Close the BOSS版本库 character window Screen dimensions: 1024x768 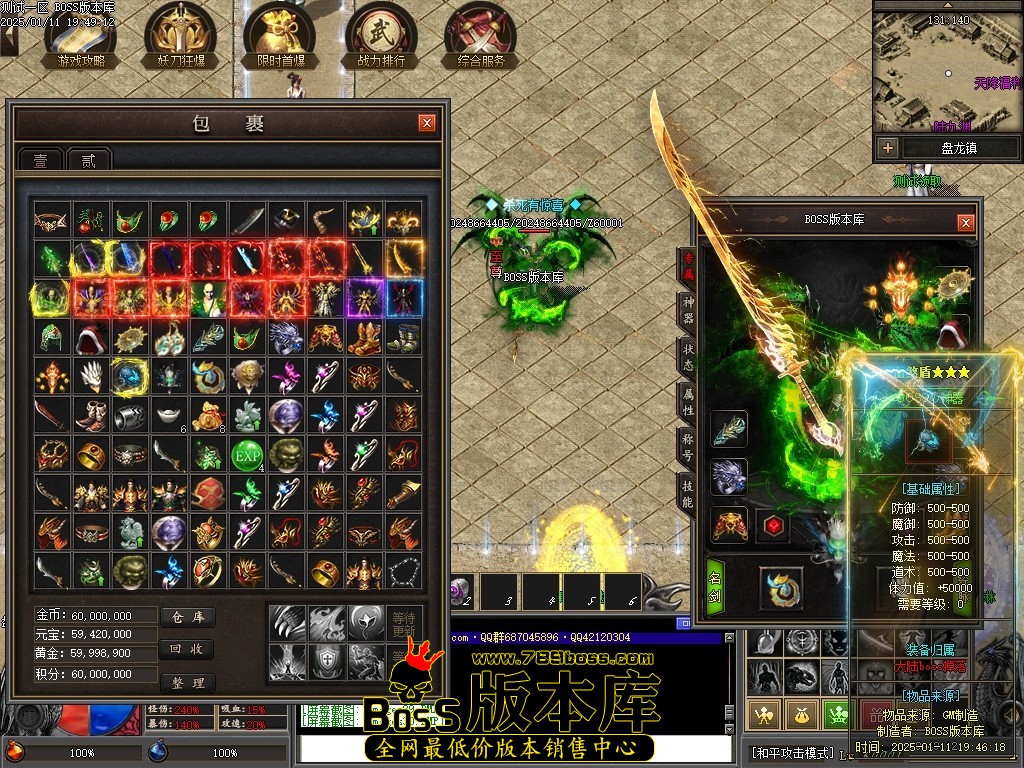(x=965, y=223)
